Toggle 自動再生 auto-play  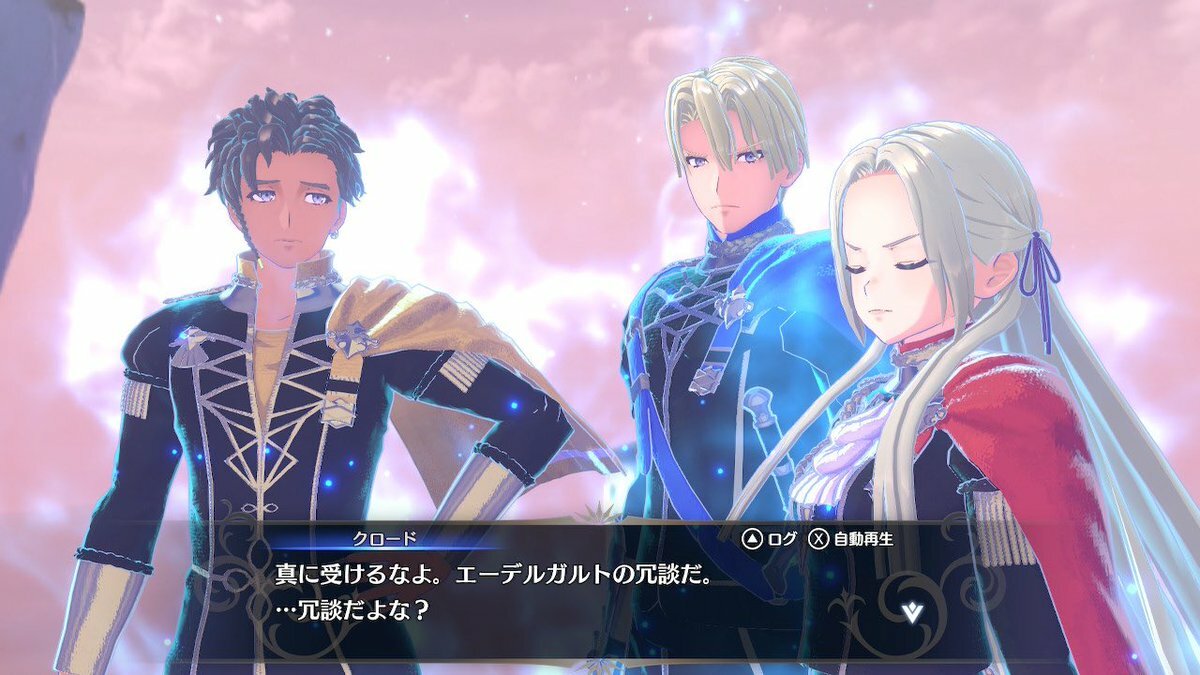click(851, 539)
